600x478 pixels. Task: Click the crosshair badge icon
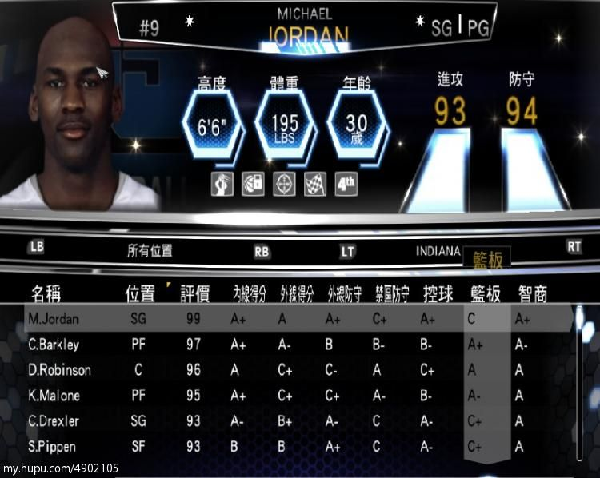[285, 185]
